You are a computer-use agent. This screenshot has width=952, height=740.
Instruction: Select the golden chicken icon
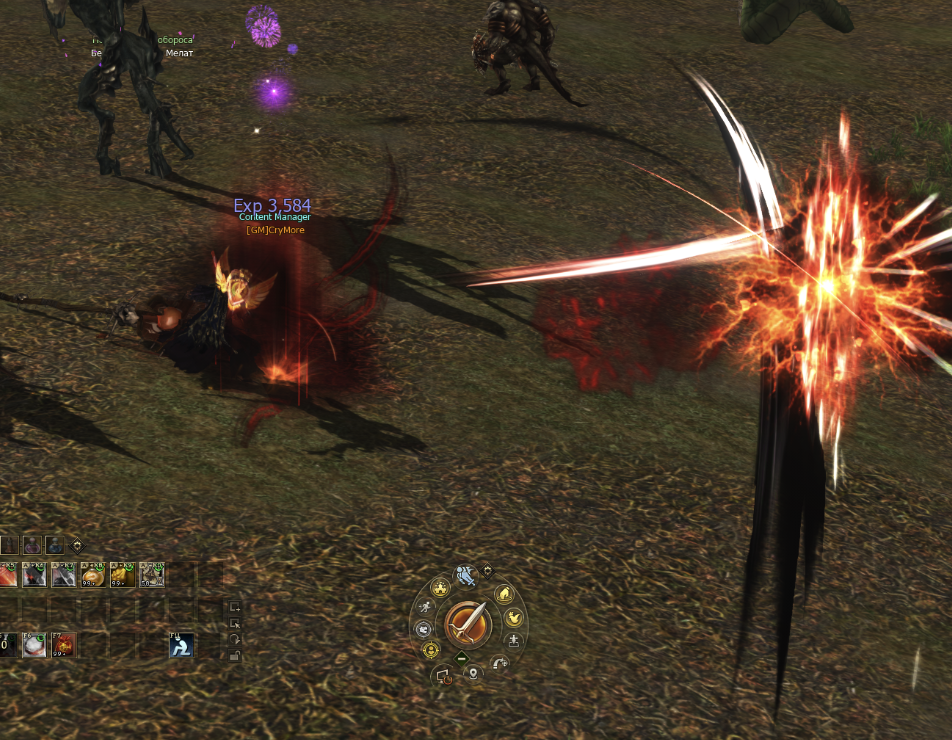pyautogui.click(x=515, y=618)
